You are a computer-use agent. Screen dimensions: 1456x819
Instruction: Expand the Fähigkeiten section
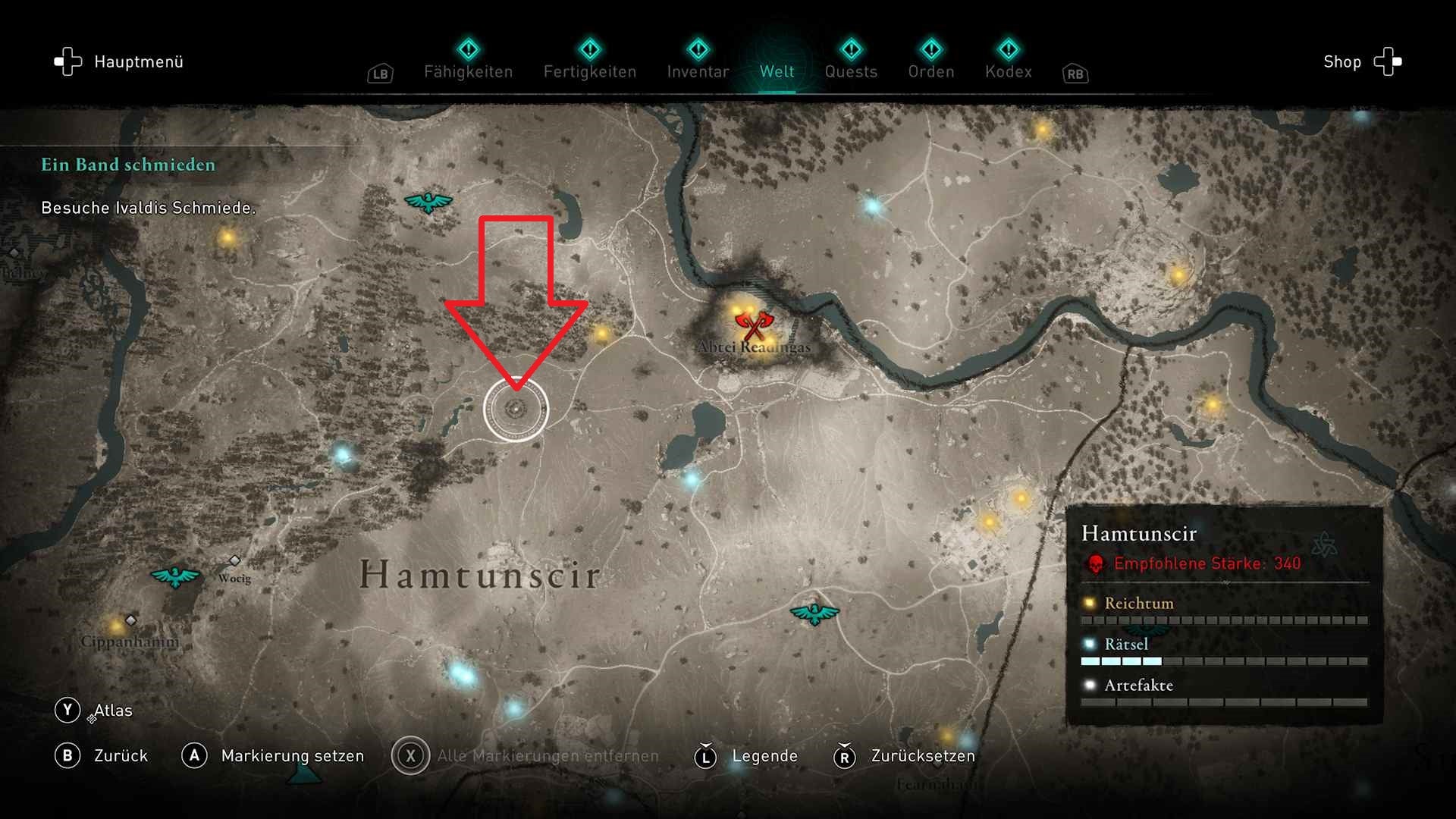(468, 71)
